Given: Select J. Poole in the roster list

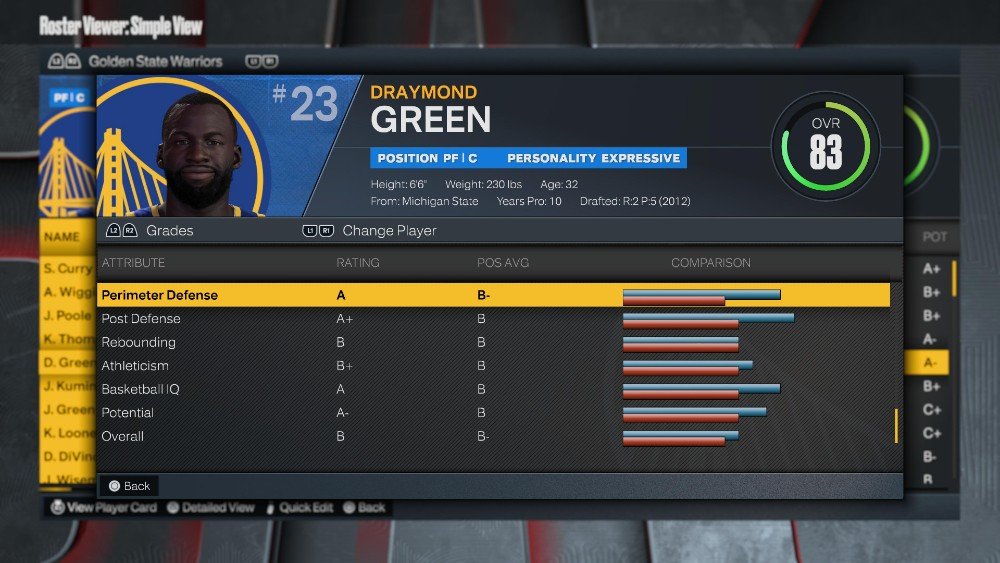Looking at the screenshot, I should [67, 316].
